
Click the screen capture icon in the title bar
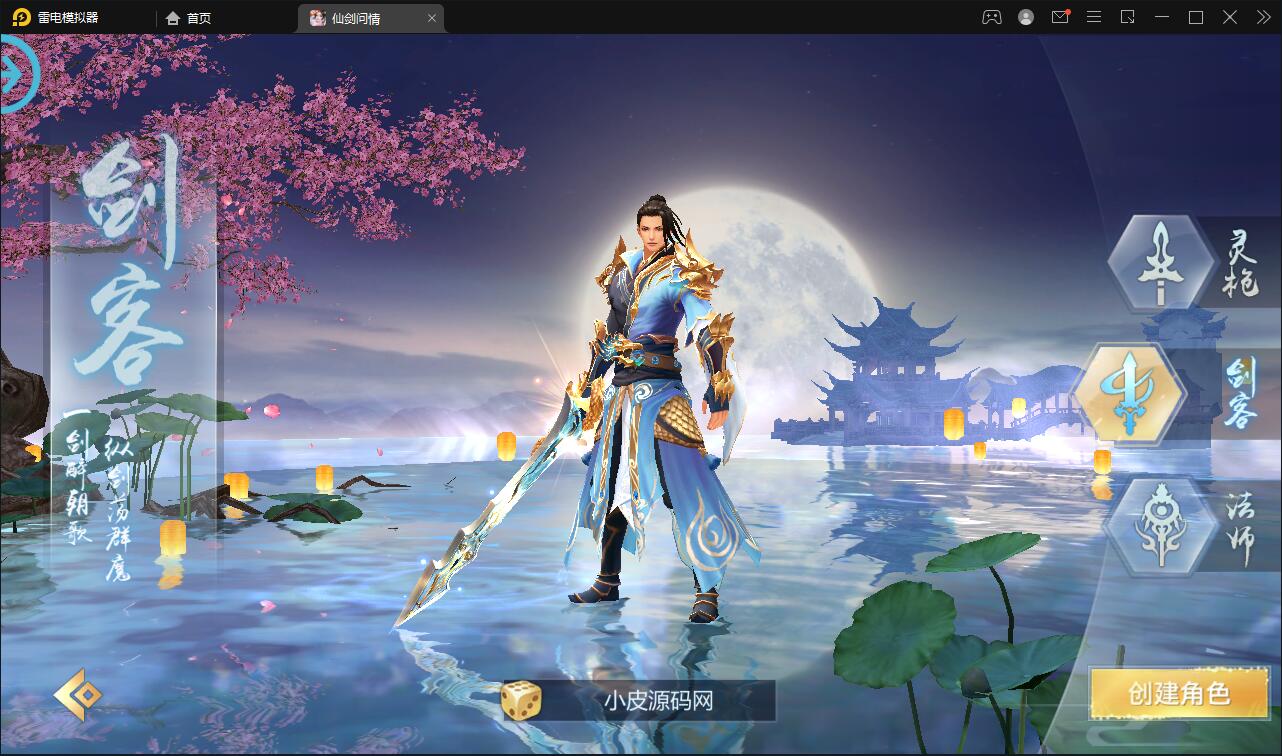(x=1127, y=17)
